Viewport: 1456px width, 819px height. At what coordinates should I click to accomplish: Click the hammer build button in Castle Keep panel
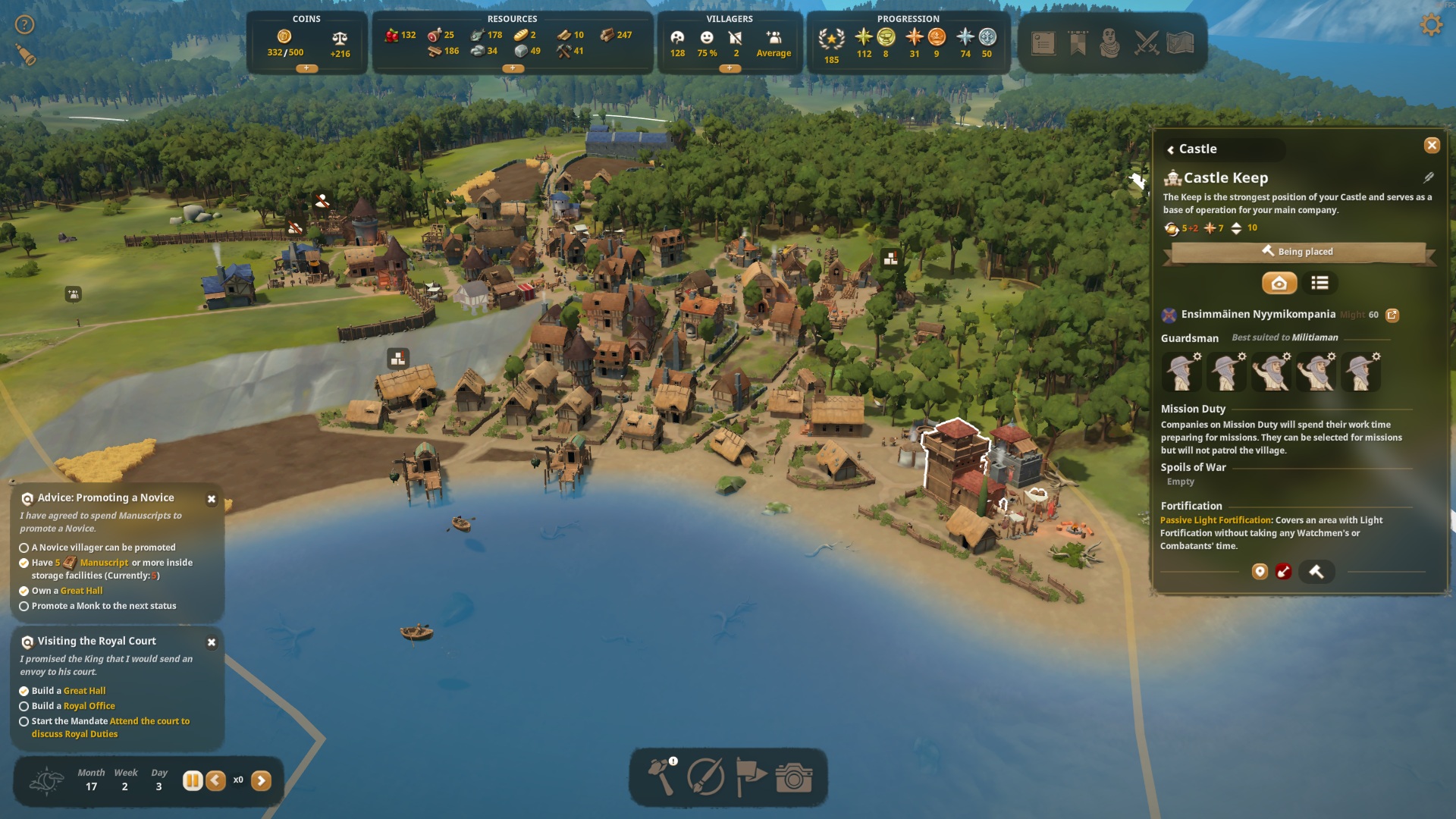click(1316, 572)
